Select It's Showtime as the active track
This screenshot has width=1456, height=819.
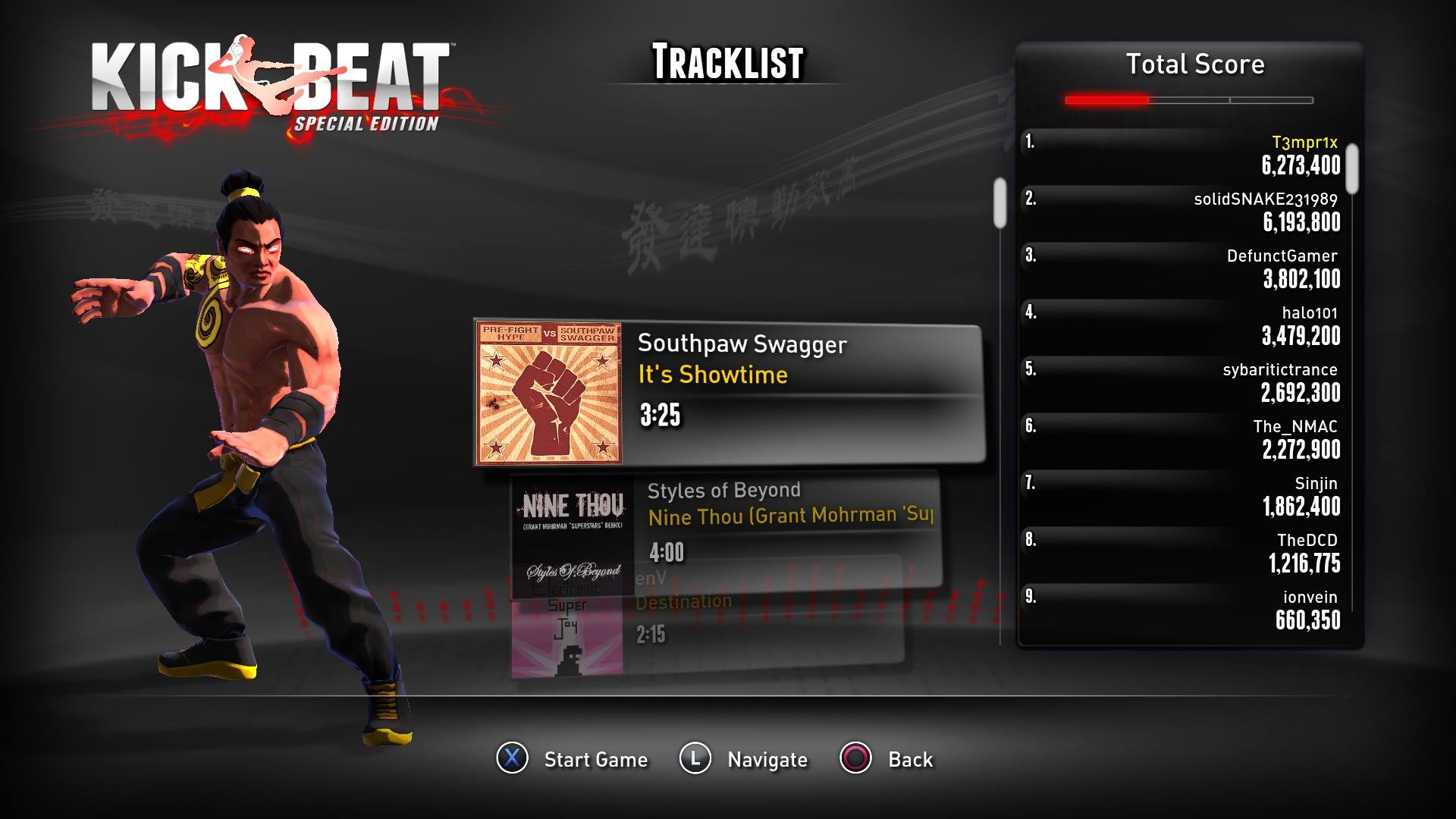point(713,375)
